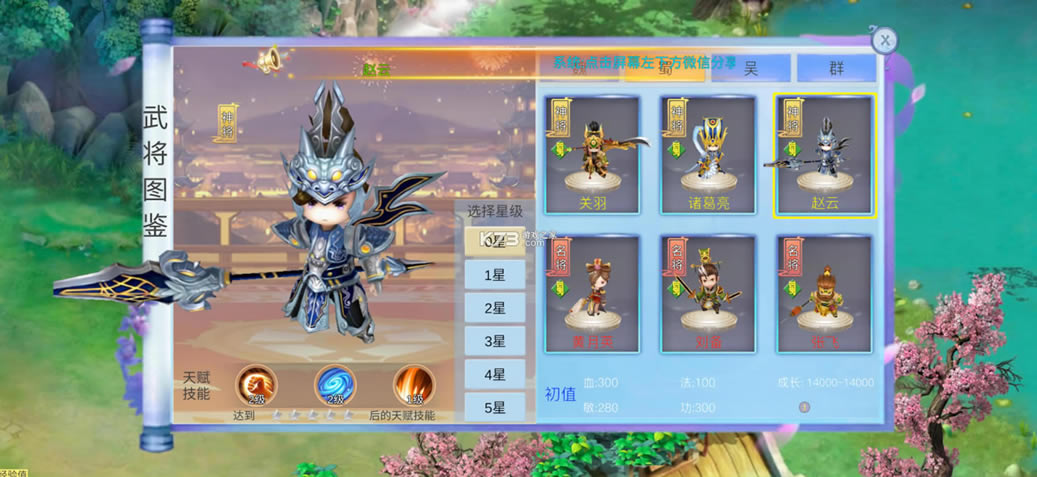
Task: View the 刘备 hero card
Action: 708,293
